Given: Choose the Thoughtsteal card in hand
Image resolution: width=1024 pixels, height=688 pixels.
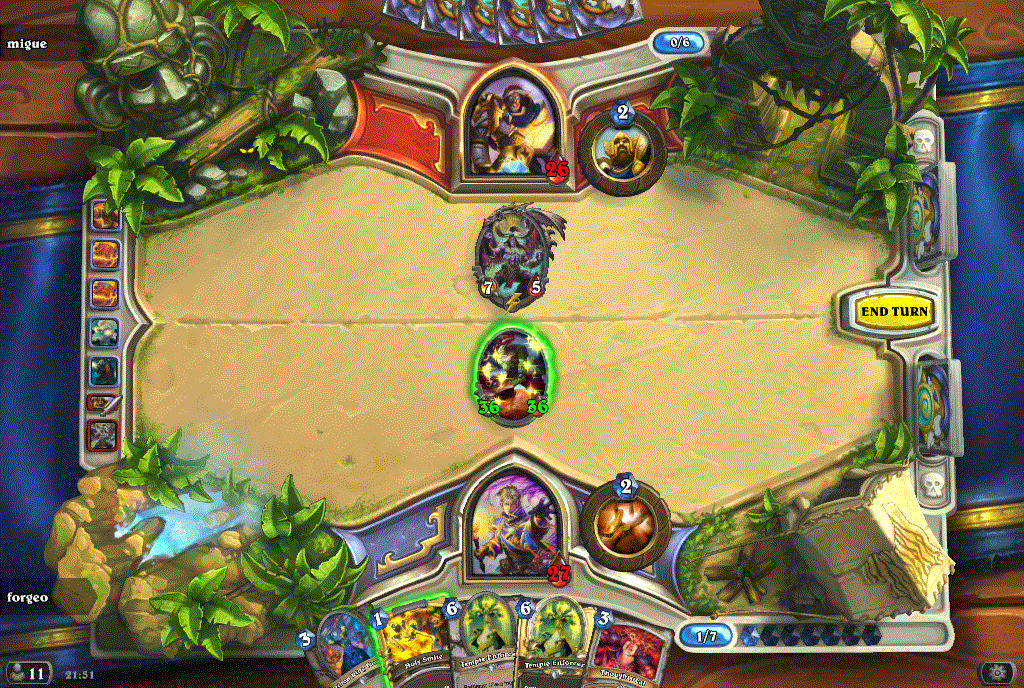Looking at the screenshot, I should pyautogui.click(x=630, y=650).
